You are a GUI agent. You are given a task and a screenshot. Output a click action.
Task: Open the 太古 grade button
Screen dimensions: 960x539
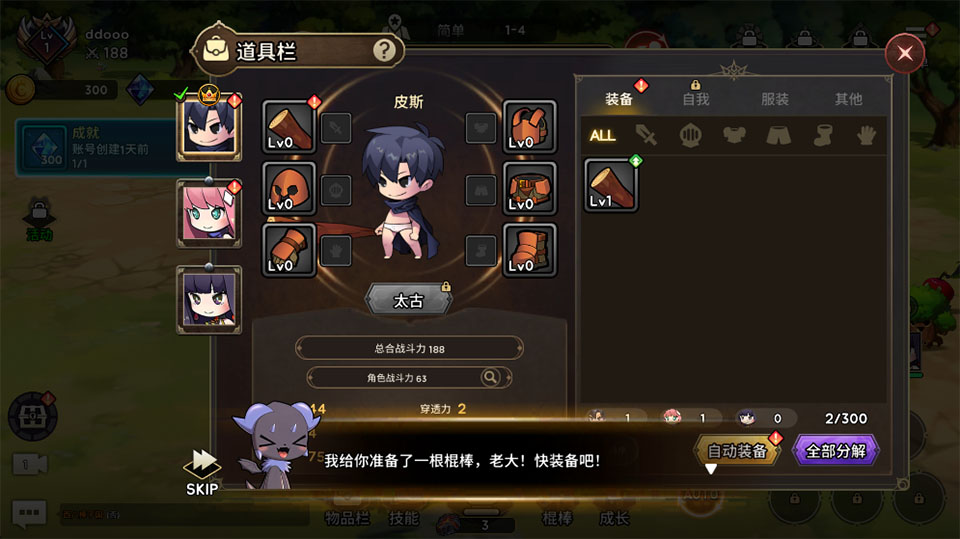407,300
